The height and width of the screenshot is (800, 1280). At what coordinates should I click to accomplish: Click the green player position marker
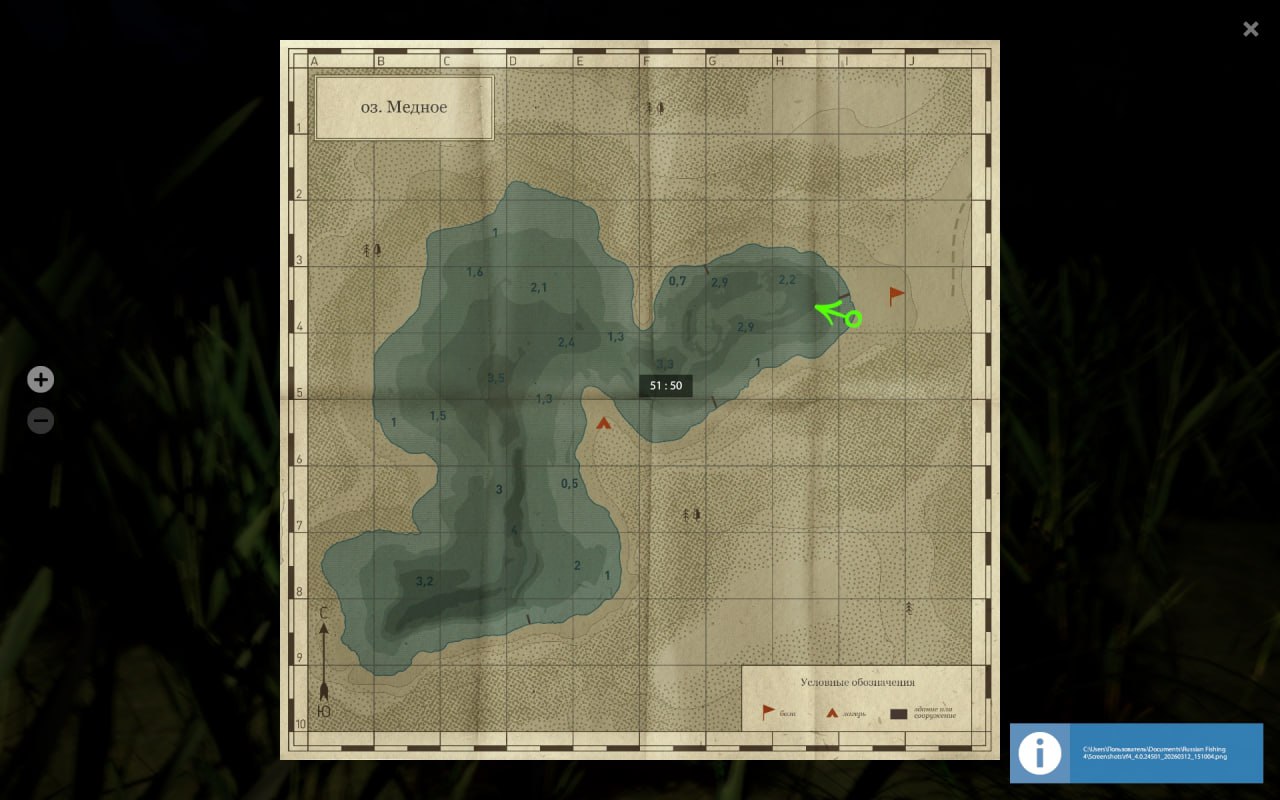(x=852, y=319)
